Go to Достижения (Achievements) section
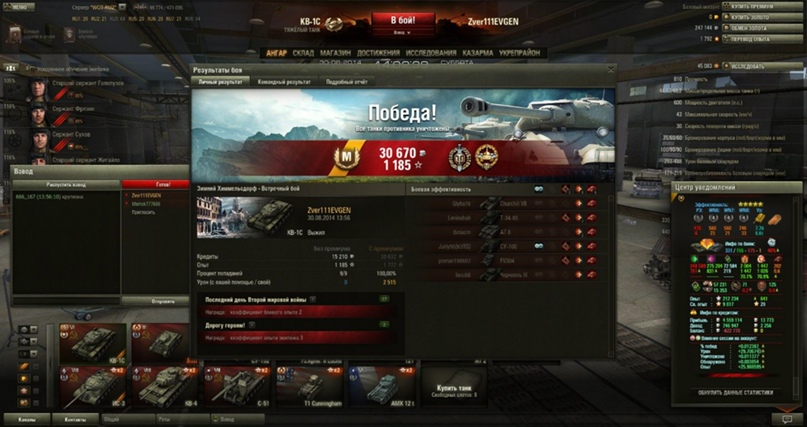Viewport: 807px width, 427px height. tap(378, 53)
